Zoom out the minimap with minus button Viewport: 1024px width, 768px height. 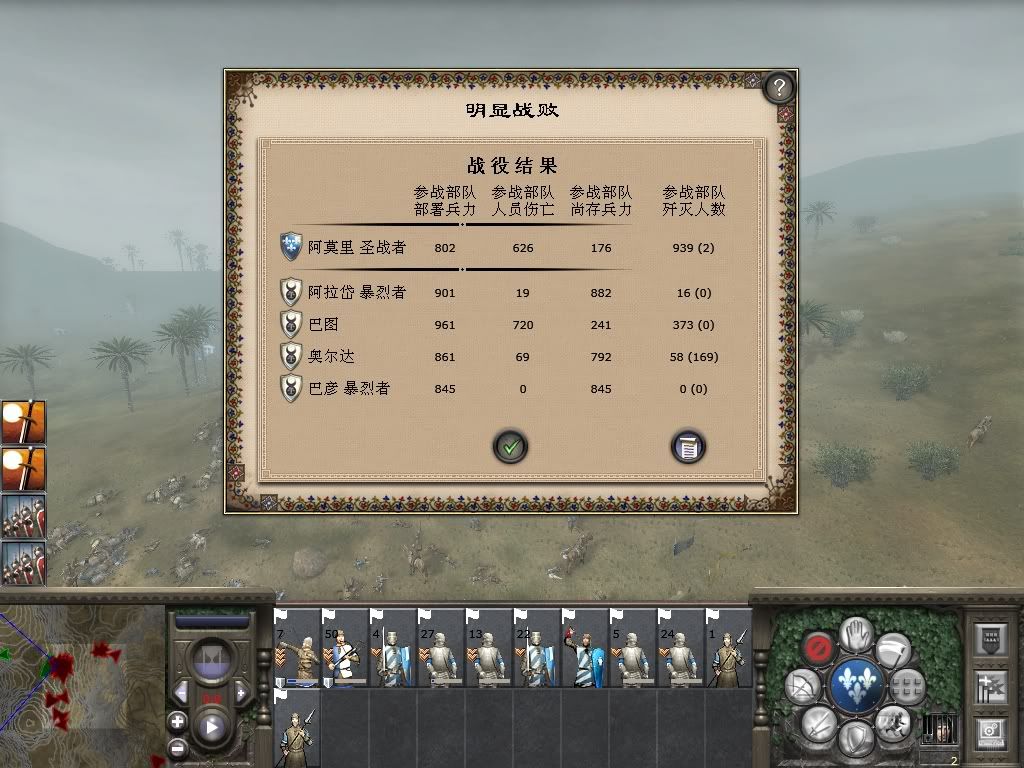click(x=177, y=746)
